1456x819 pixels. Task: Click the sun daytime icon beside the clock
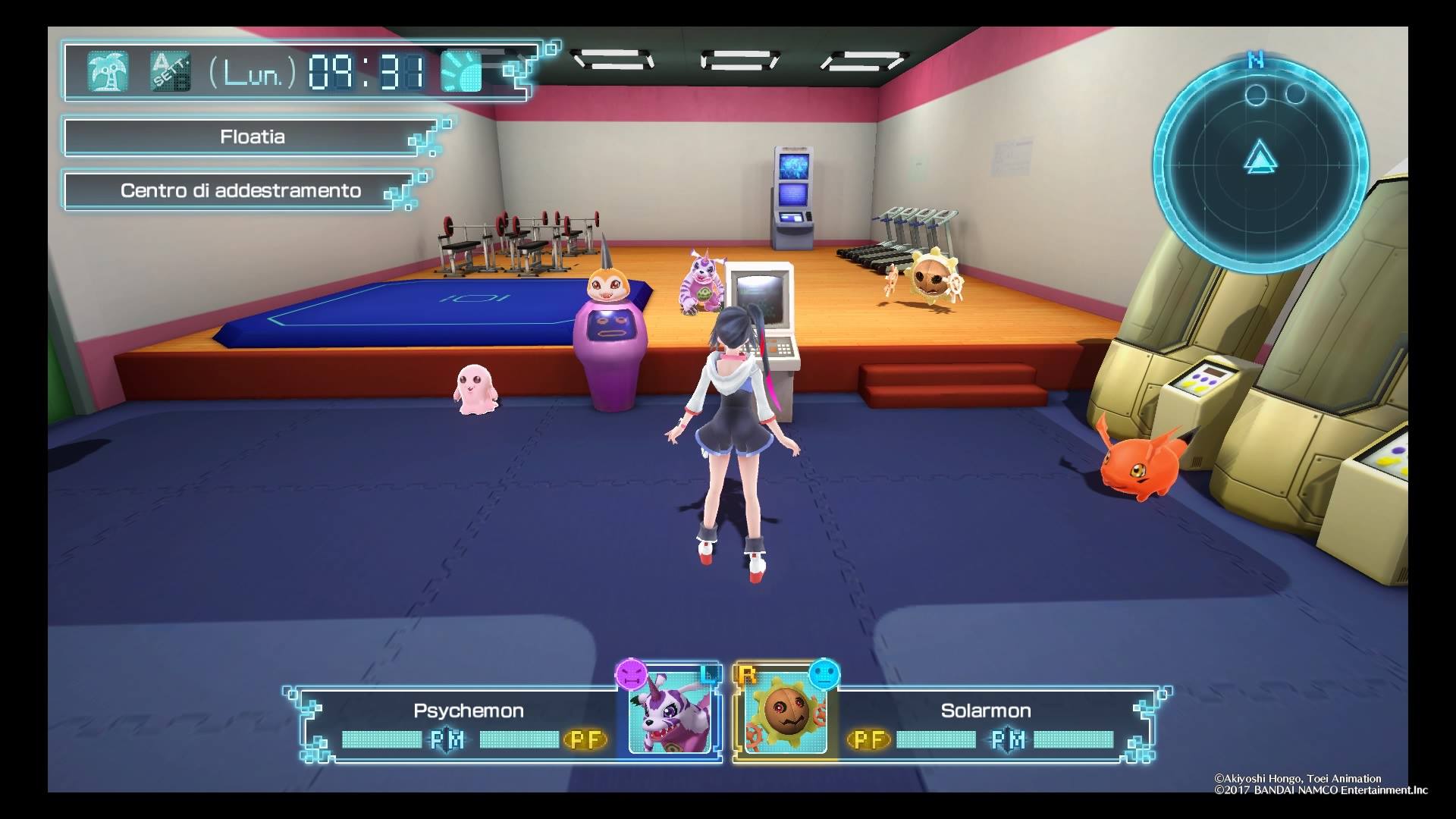(x=462, y=72)
